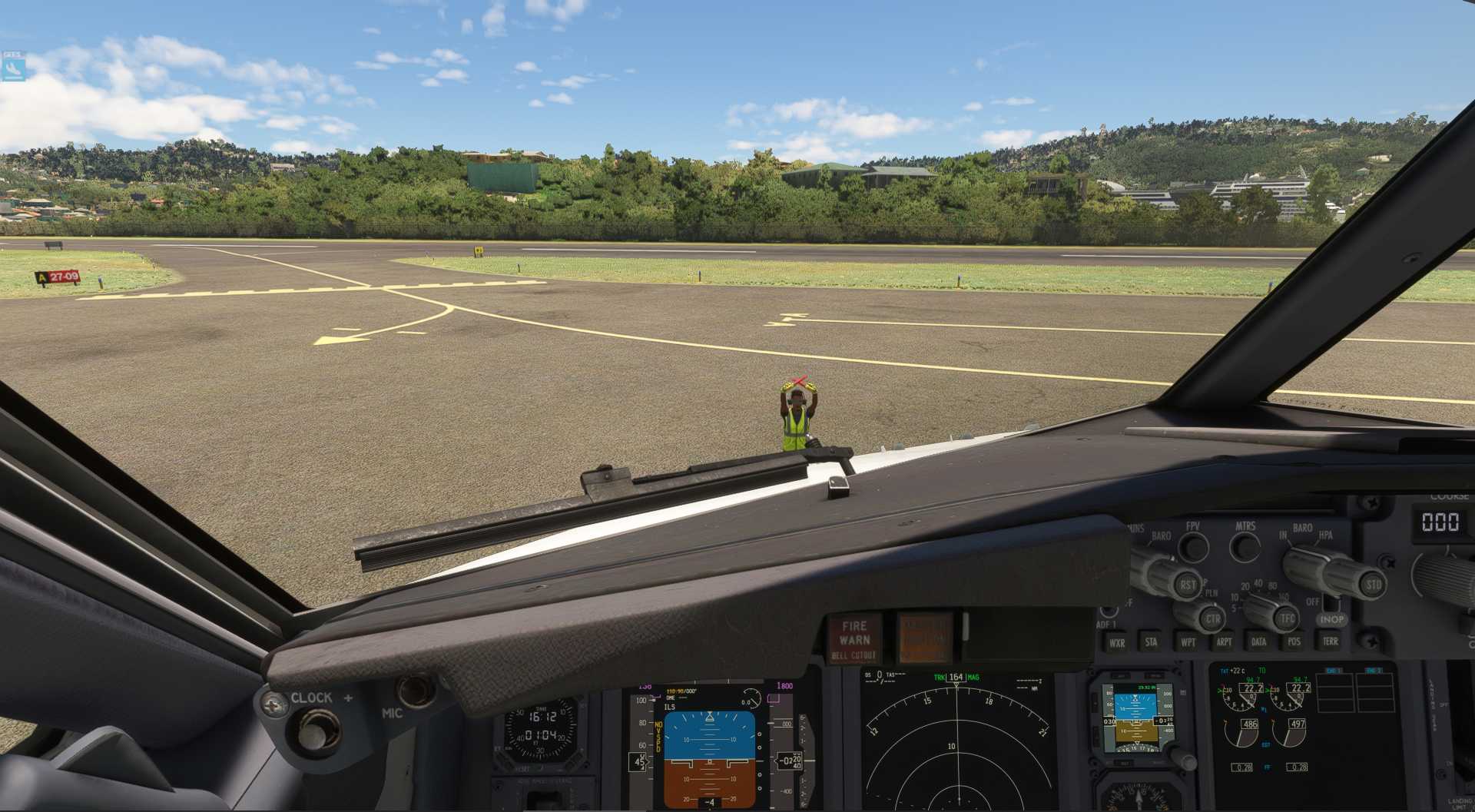Toggle the POS map button
Screen dimensions: 1475x812
point(1294,641)
